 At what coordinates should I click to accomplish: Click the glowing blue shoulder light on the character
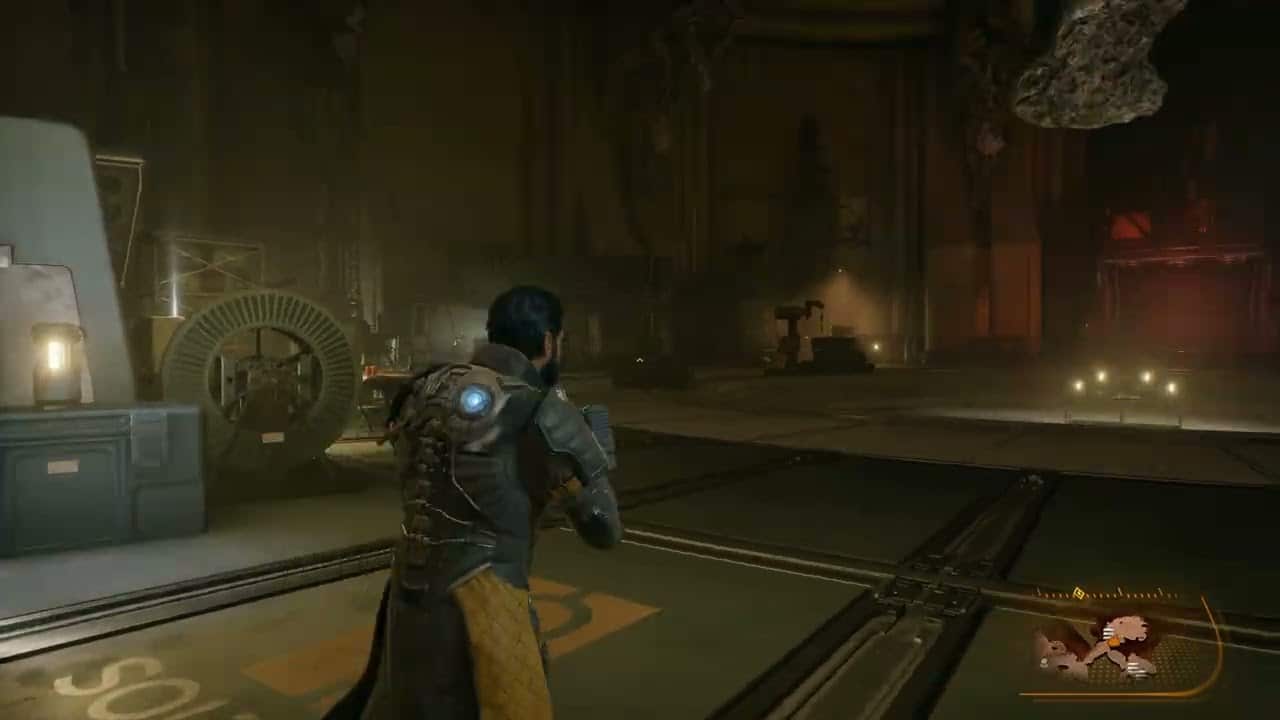tap(476, 401)
